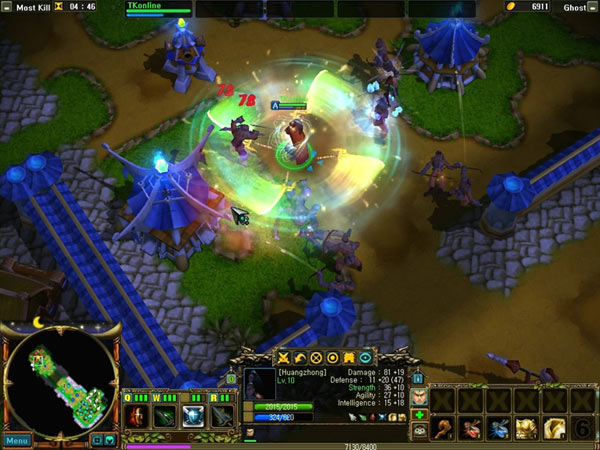Use the golden armor inventory item

pos(526,428)
